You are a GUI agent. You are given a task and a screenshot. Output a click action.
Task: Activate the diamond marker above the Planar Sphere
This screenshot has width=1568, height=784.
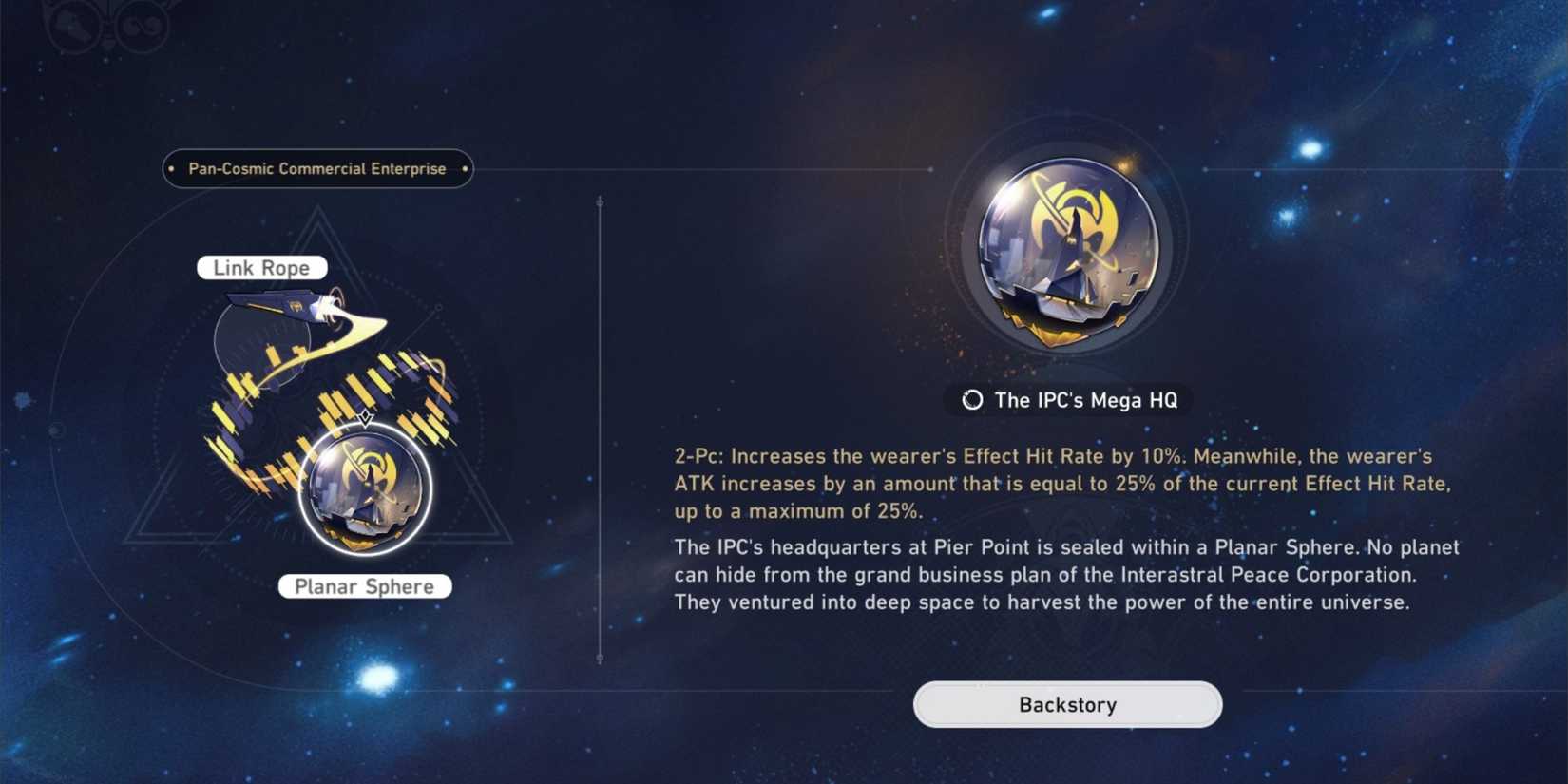[x=364, y=418]
